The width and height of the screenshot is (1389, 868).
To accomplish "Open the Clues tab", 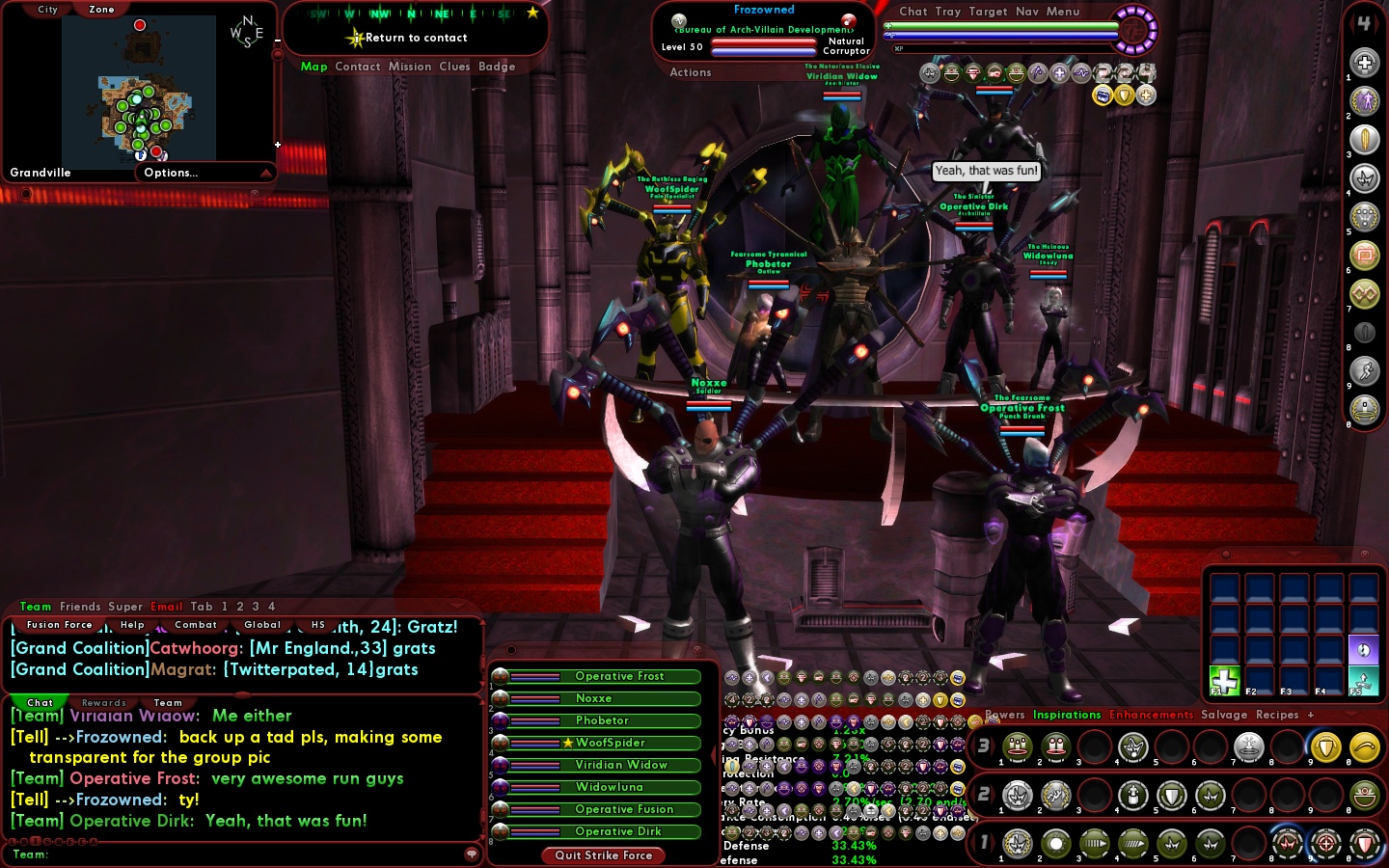I will pyautogui.click(x=454, y=67).
